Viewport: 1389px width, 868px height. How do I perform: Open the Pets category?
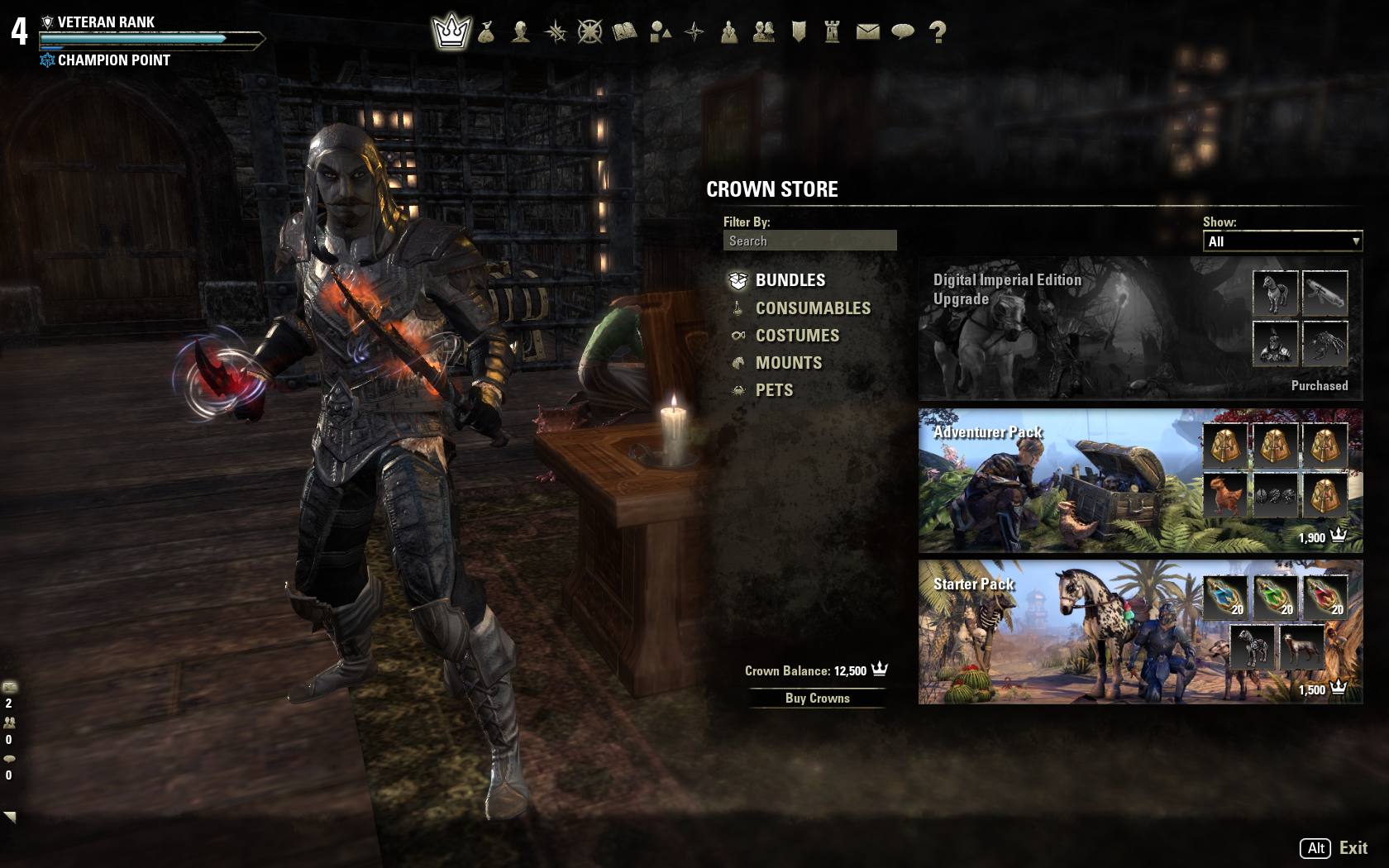click(x=774, y=390)
